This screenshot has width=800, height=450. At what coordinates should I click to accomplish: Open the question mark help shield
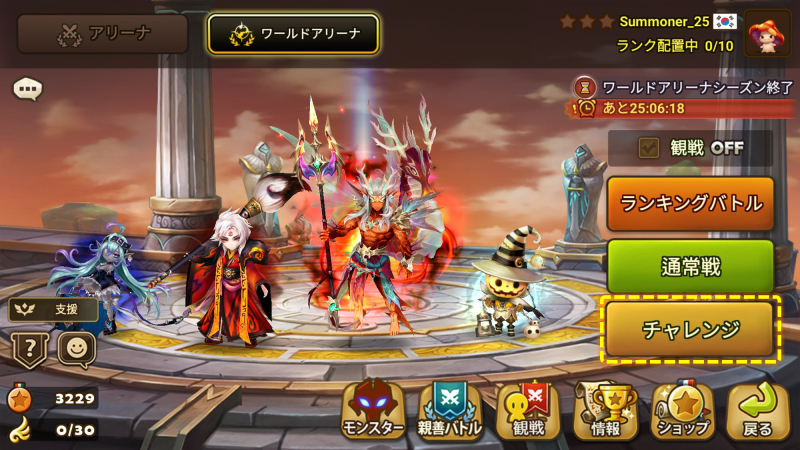pyautogui.click(x=28, y=349)
